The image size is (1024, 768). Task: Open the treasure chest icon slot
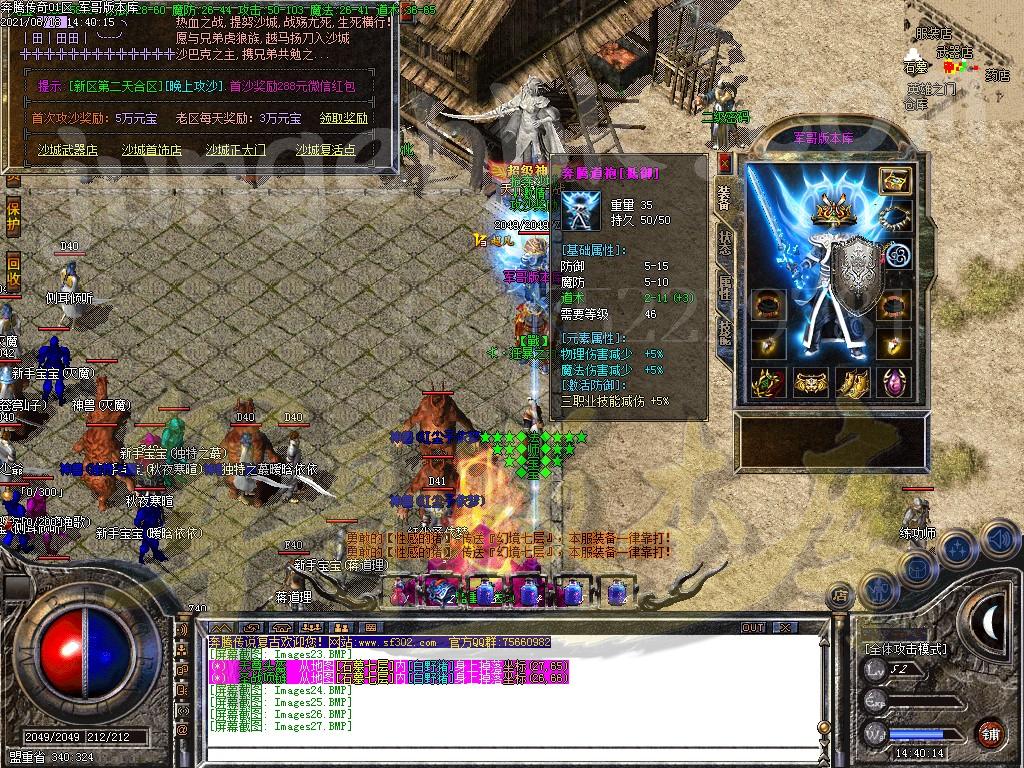(894, 181)
